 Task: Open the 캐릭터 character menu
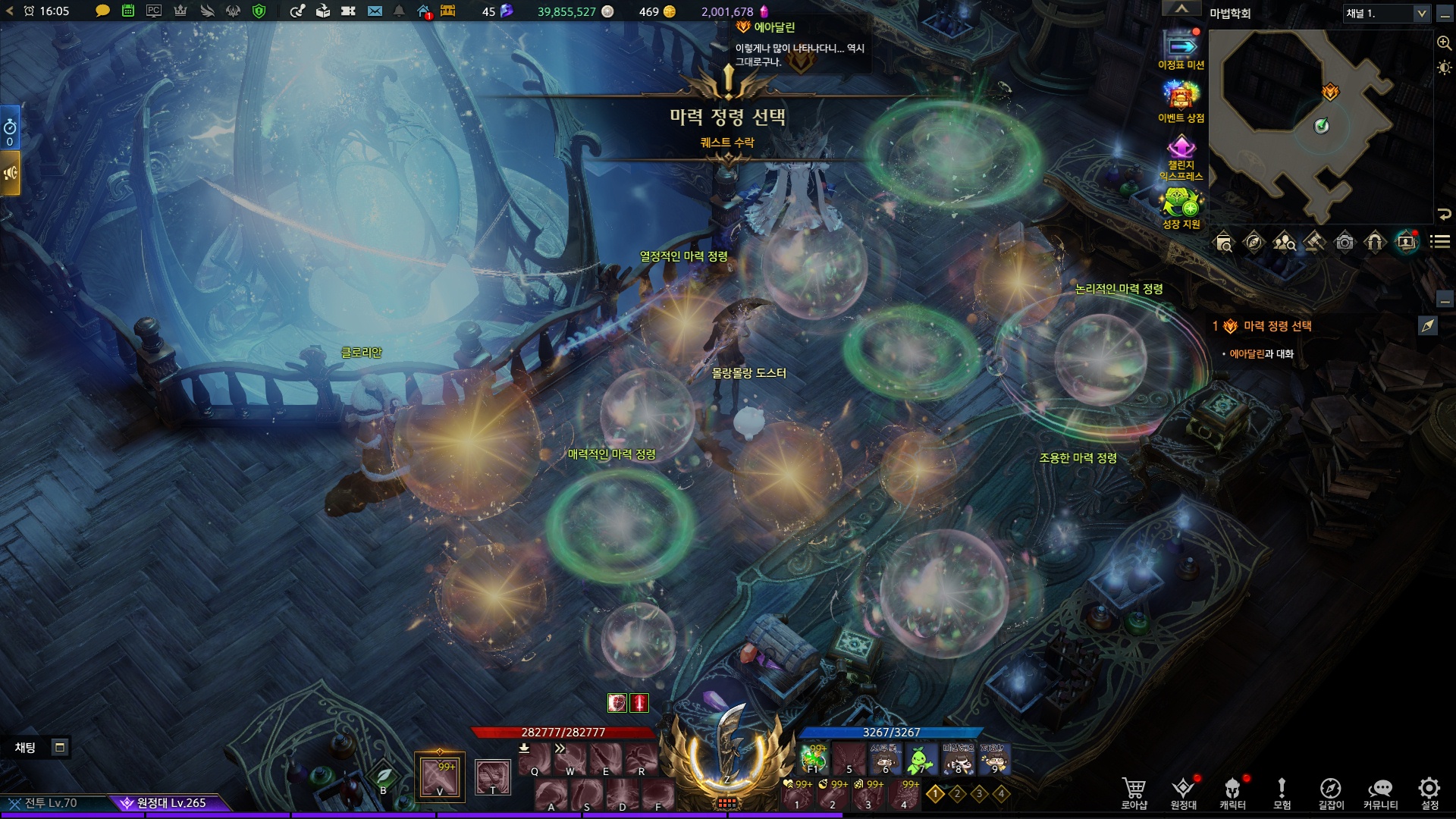[x=1232, y=792]
